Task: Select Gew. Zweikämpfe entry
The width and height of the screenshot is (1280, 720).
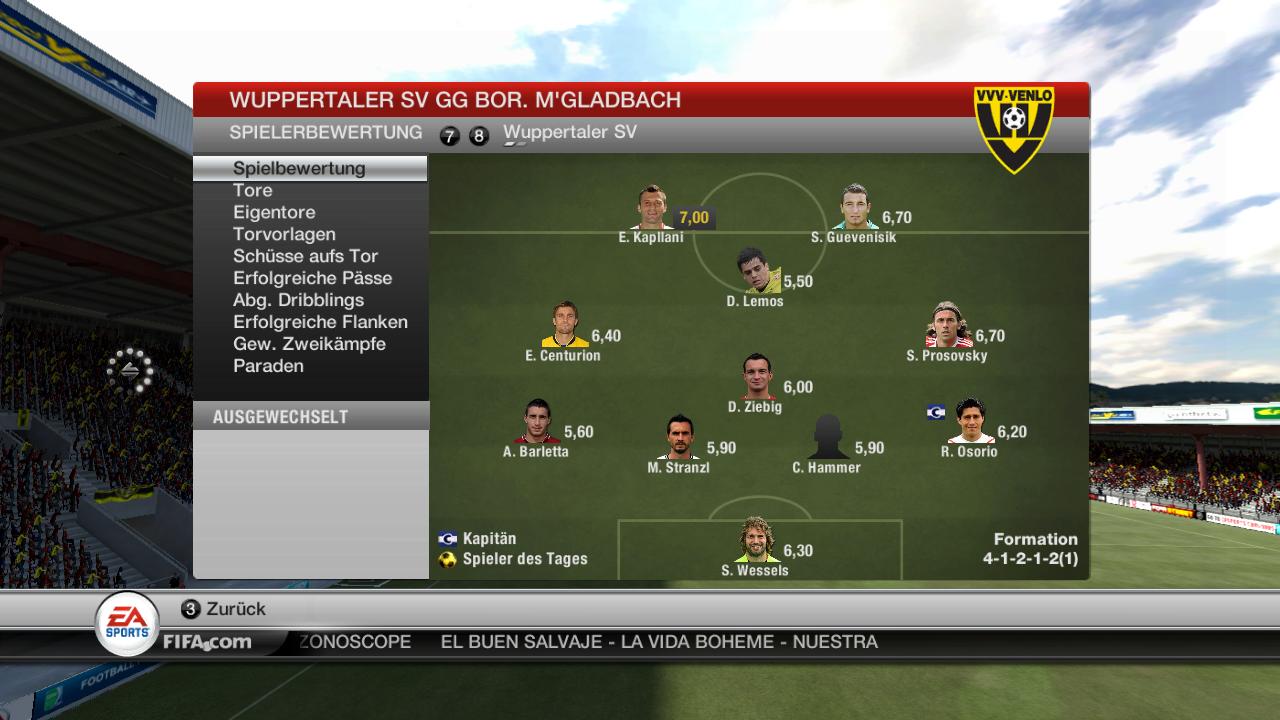Action: [309, 344]
